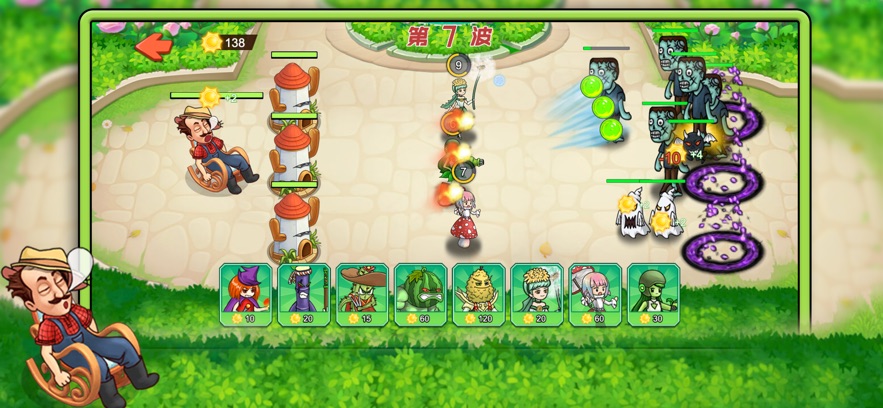Select the watermelon brute unit card
Screen dimensions: 883x408
pos(420,294)
